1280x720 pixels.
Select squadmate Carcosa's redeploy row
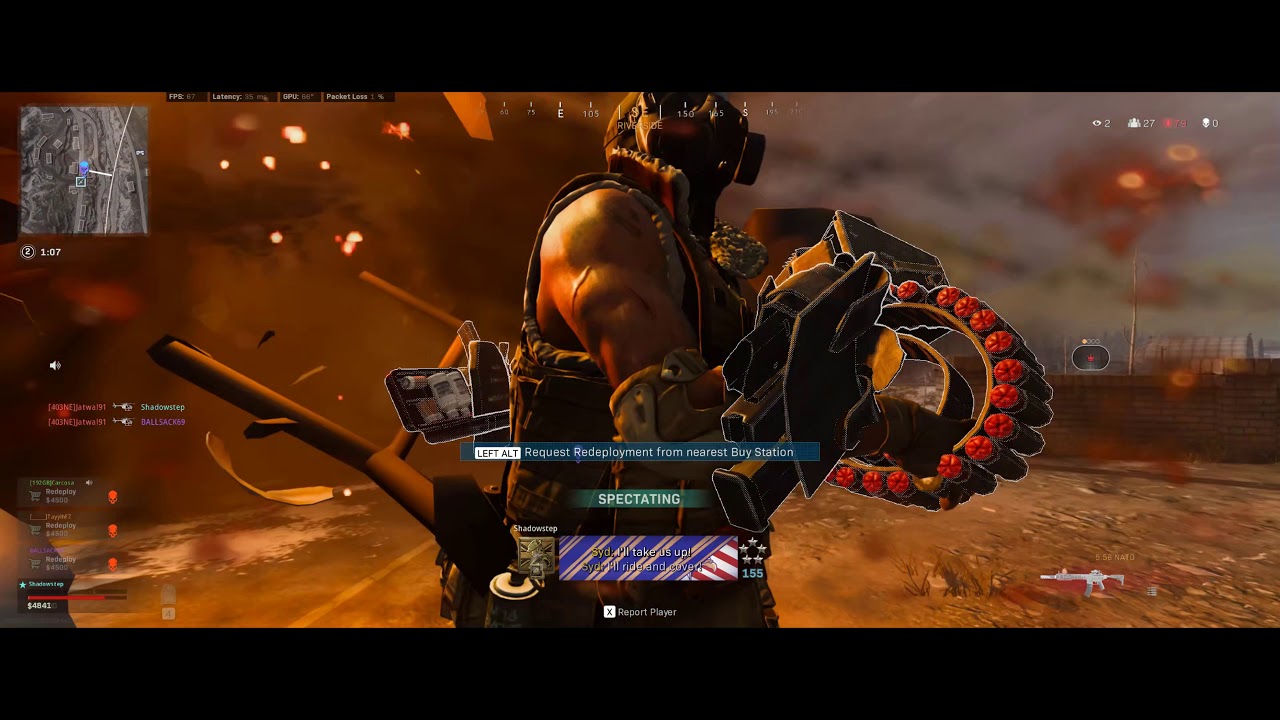tap(60, 495)
